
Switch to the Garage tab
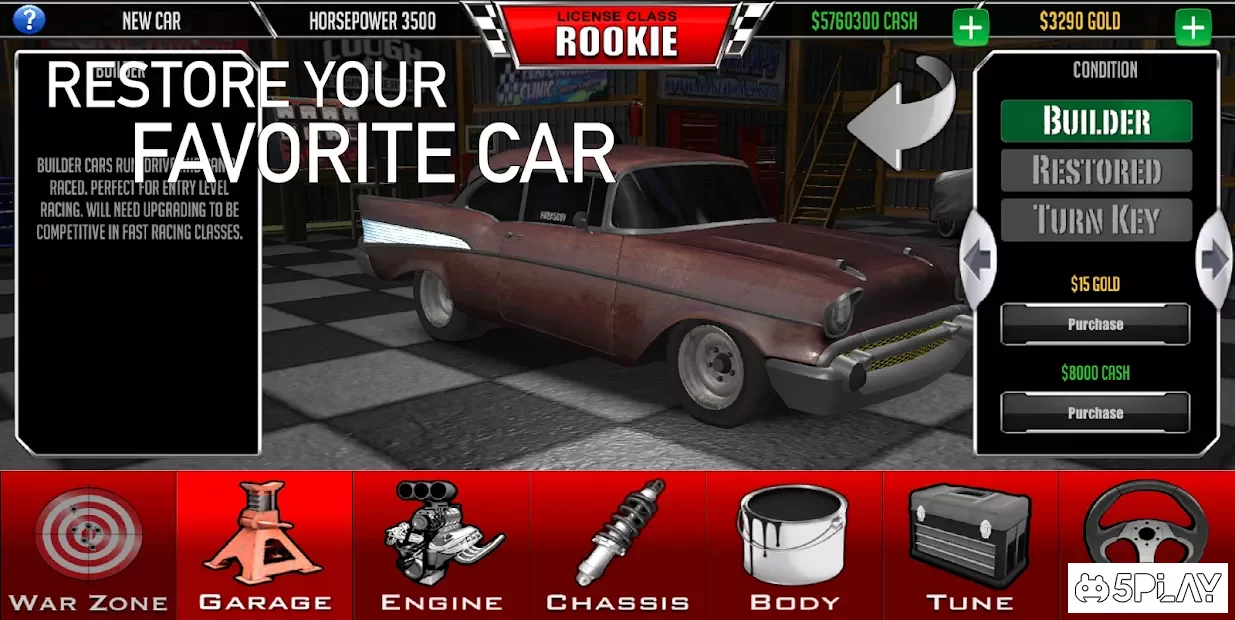[x=265, y=545]
